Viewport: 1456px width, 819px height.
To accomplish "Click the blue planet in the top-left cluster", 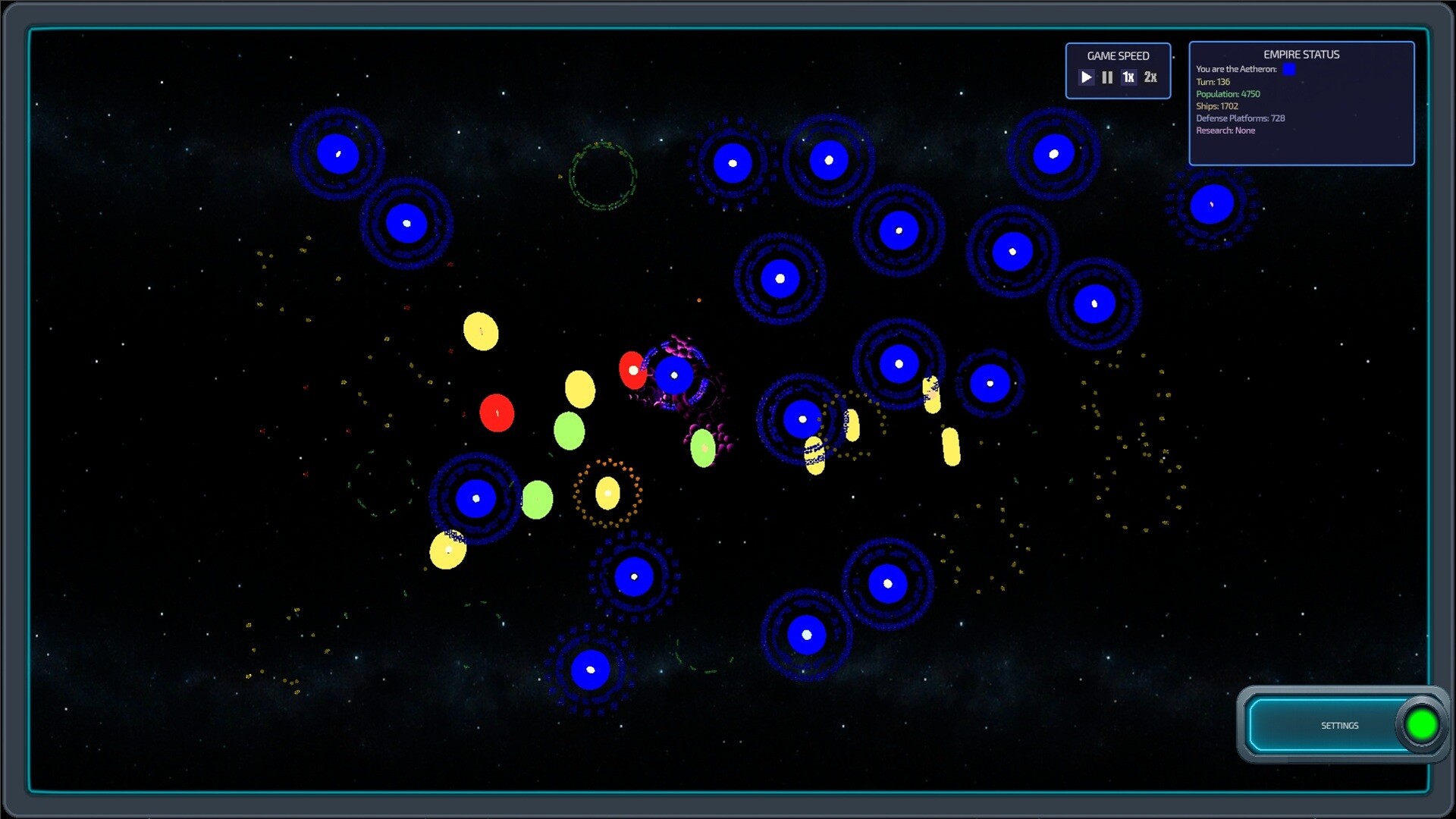I will click(338, 154).
